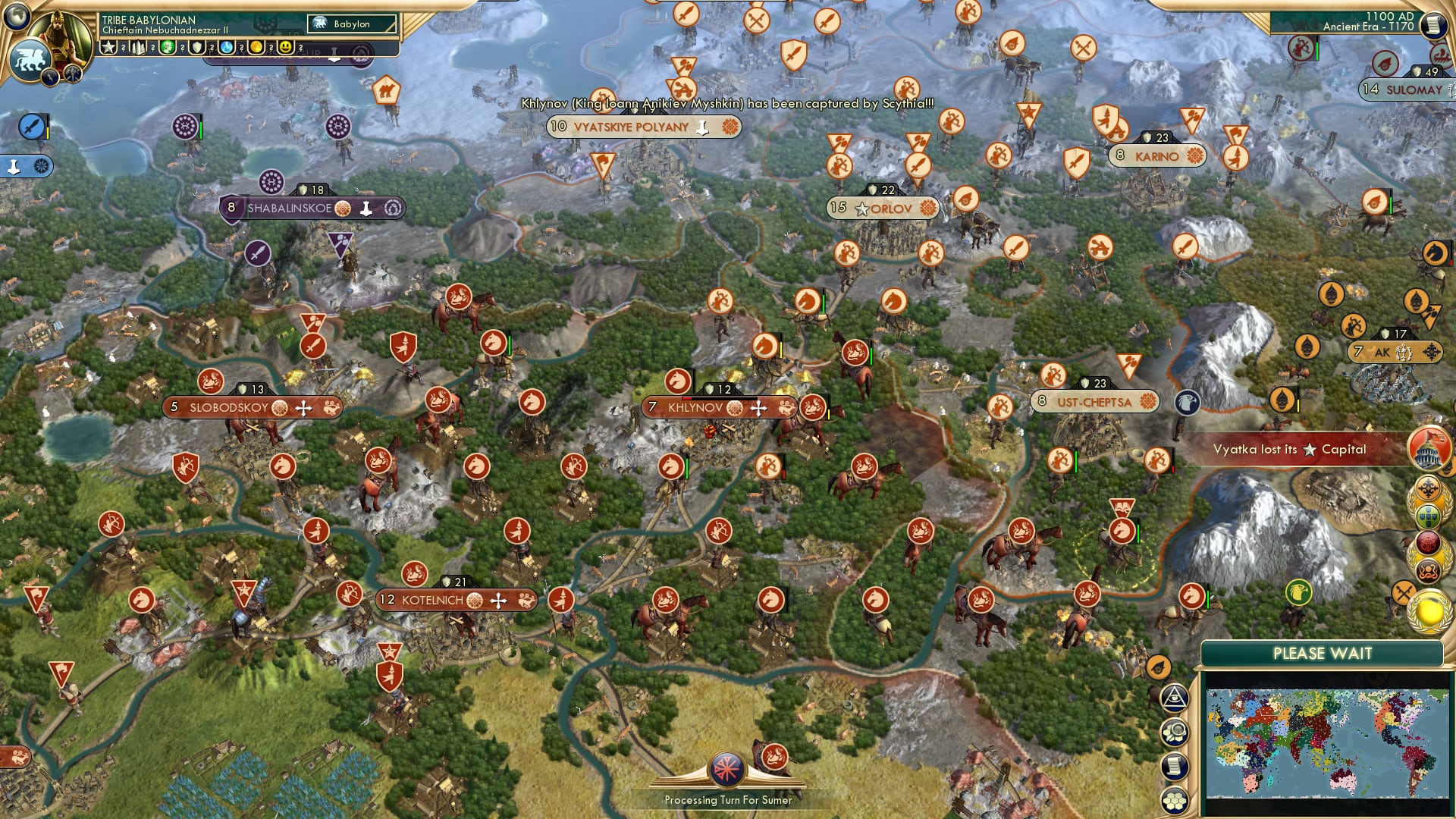Image resolution: width=1456 pixels, height=819 pixels.
Task: Open the Babylon civilization panel dropdown
Action: (351, 24)
